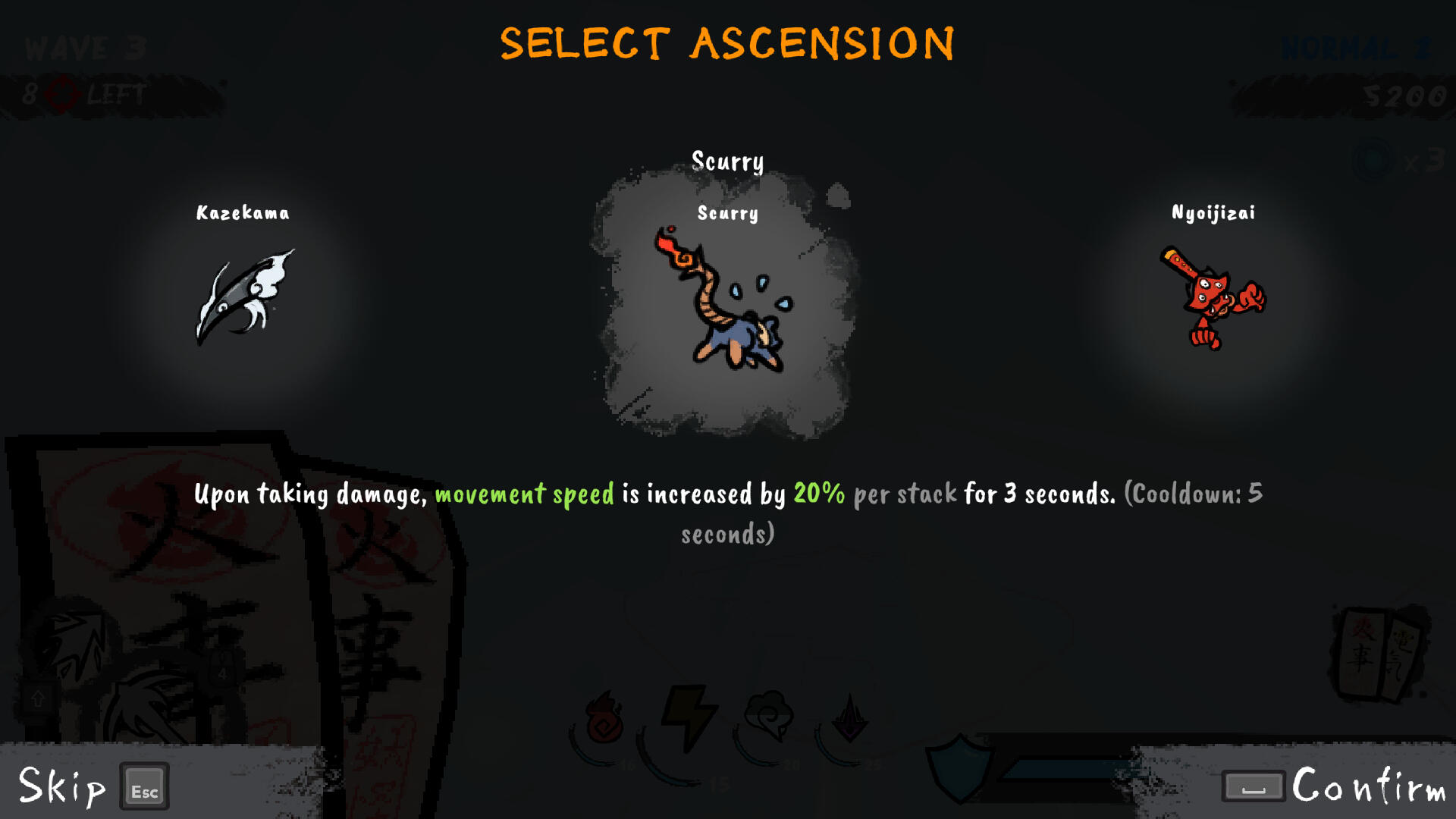The height and width of the screenshot is (819, 1456).
Task: Pick the Nyoijizai ascension
Action: (1213, 296)
